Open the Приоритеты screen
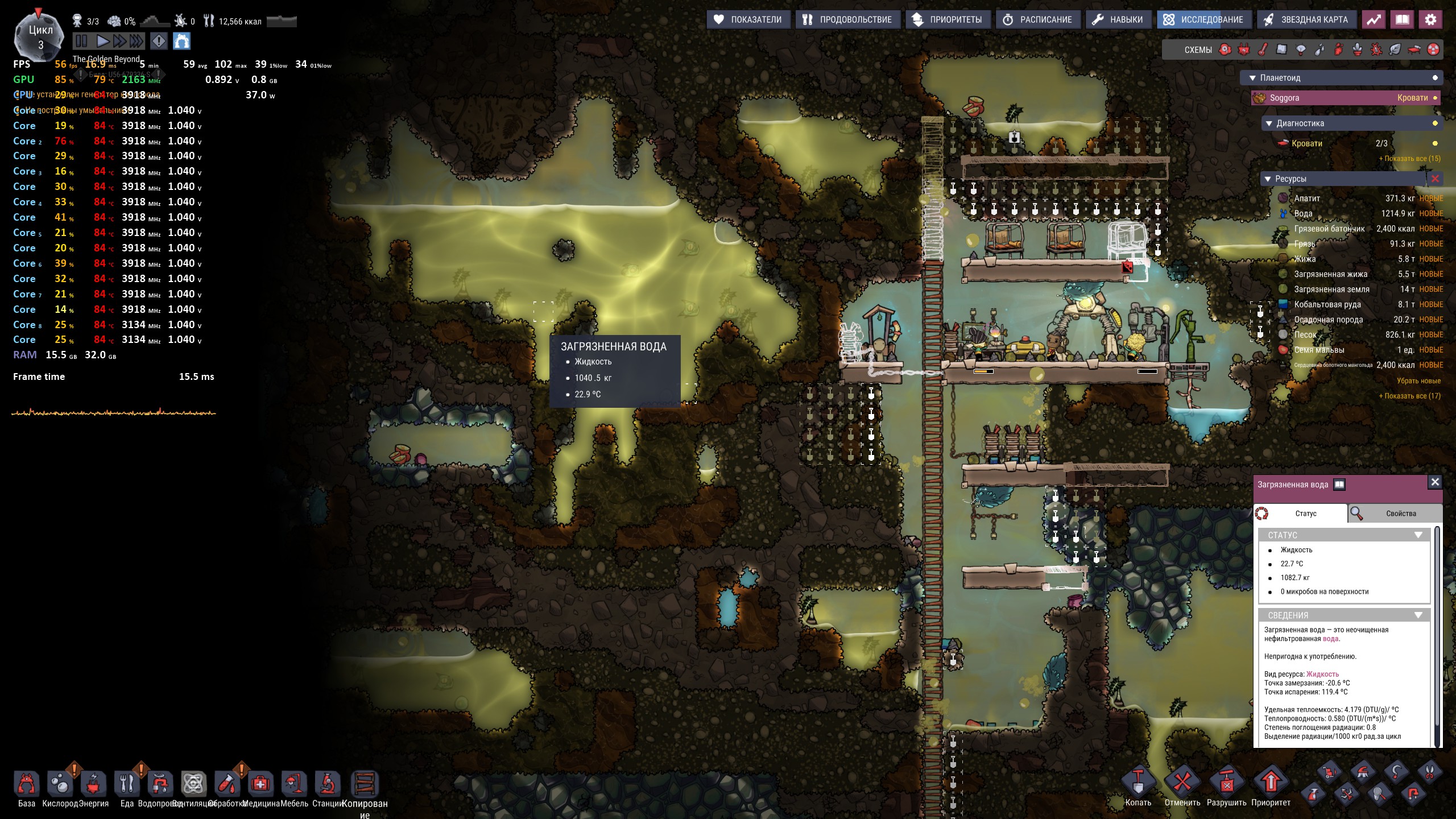 (948, 20)
